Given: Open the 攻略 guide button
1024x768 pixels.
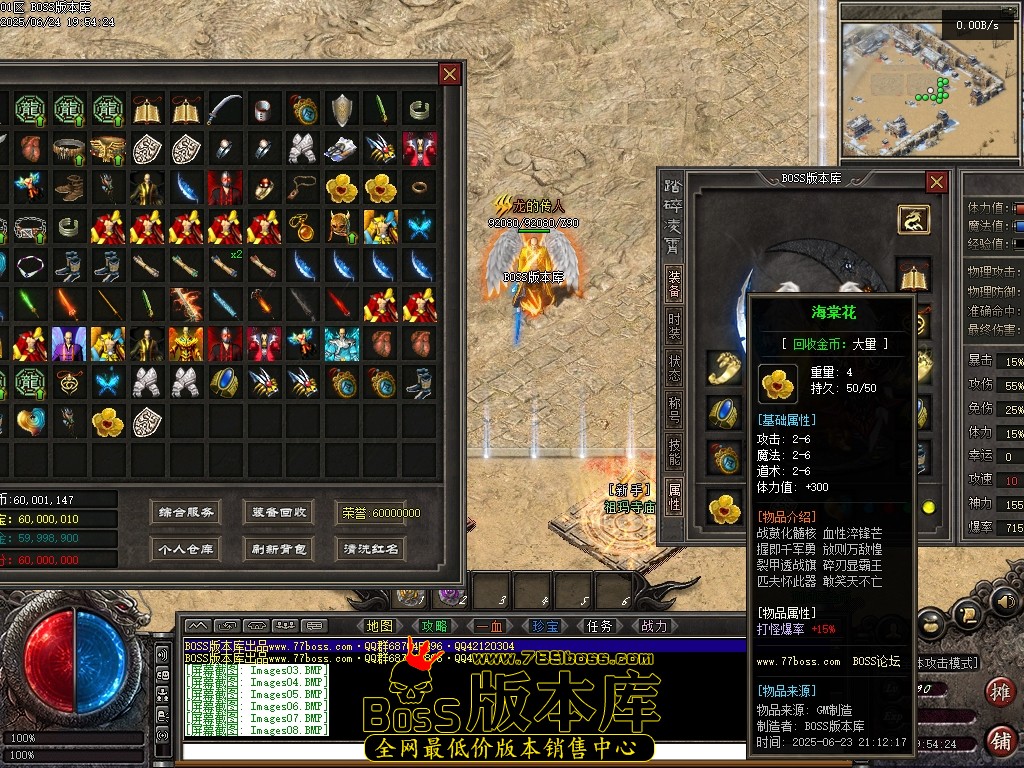Looking at the screenshot, I should point(435,627).
